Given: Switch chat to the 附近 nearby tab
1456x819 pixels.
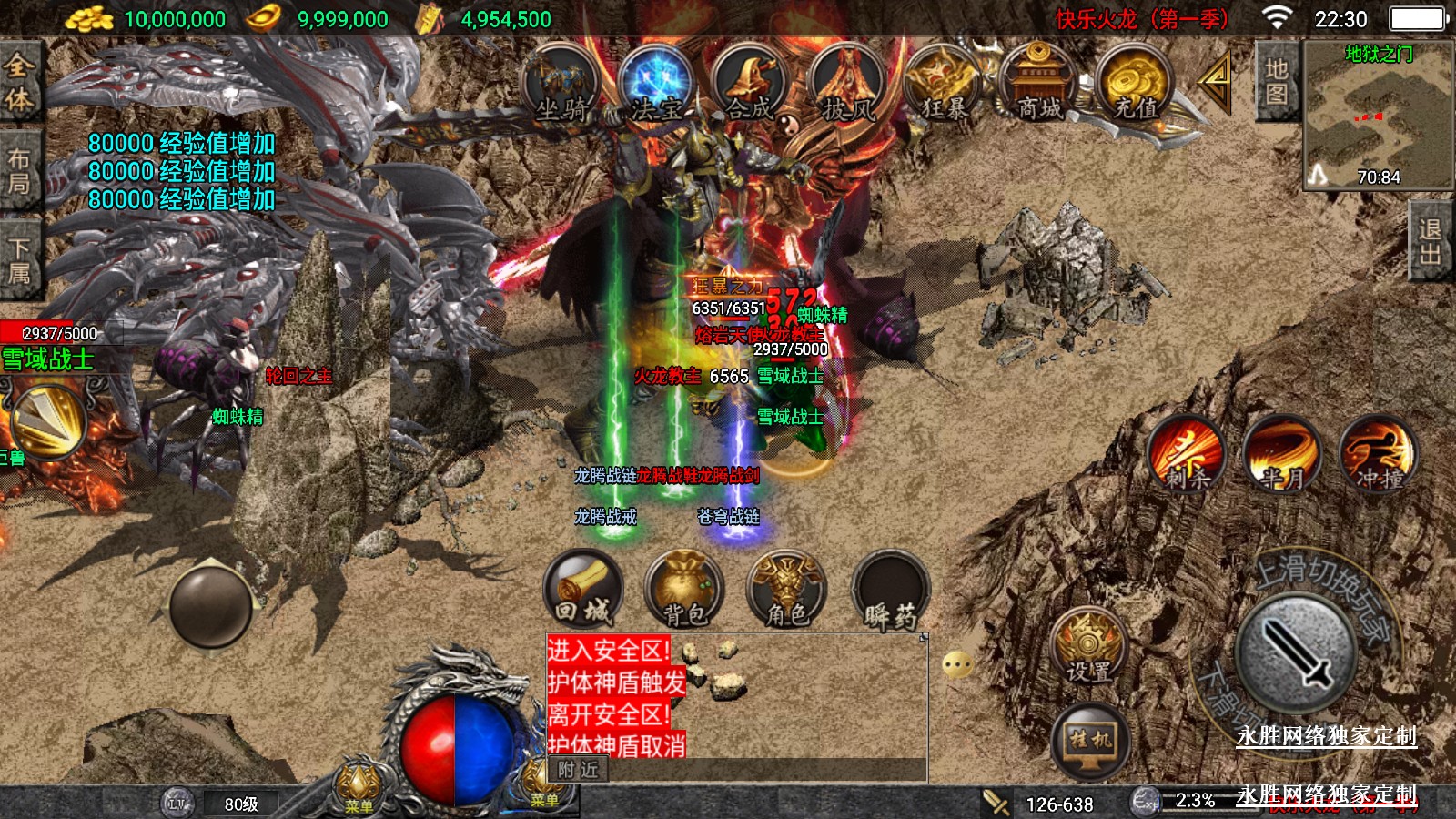Looking at the screenshot, I should (x=578, y=770).
